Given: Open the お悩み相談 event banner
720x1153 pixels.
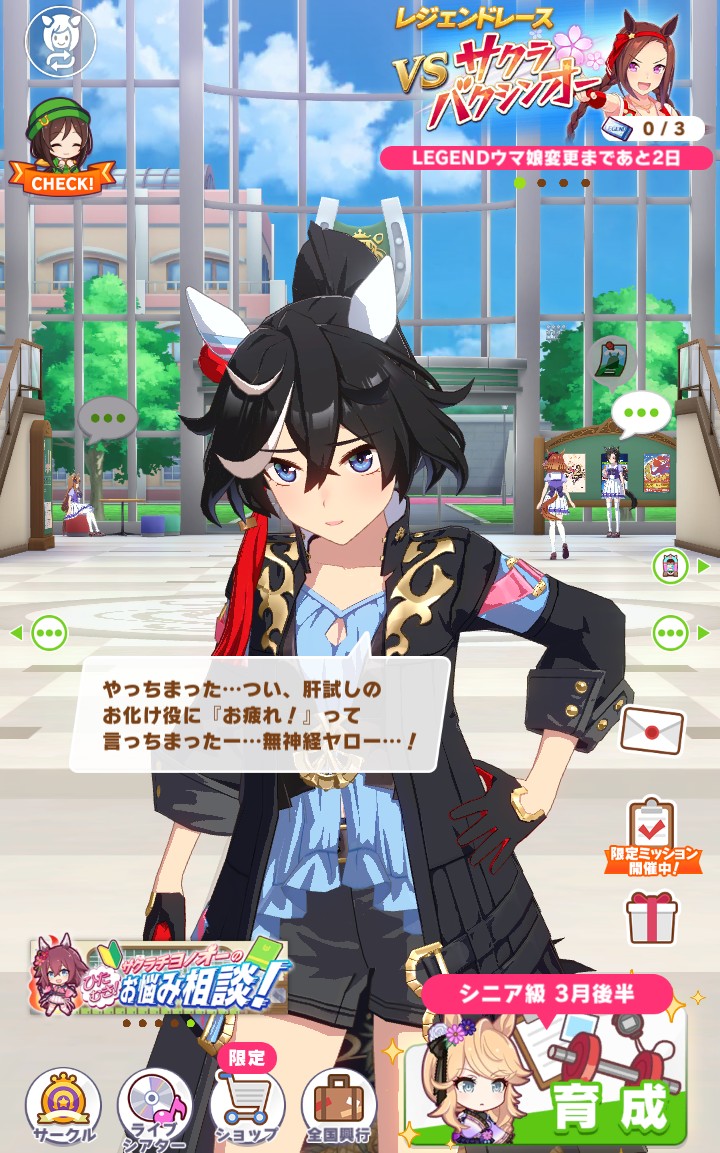Looking at the screenshot, I should [158, 977].
